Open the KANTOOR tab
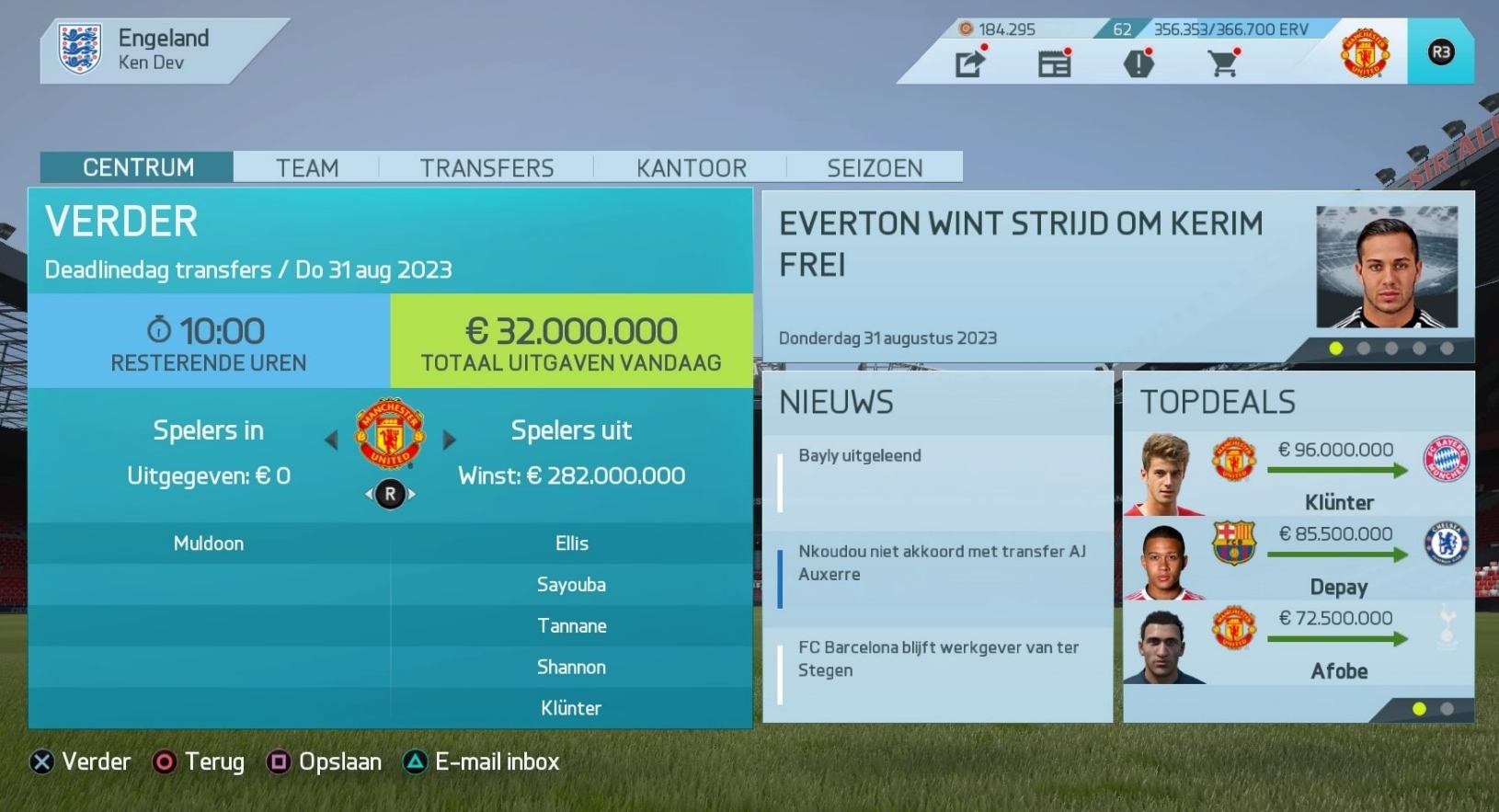 pyautogui.click(x=692, y=167)
